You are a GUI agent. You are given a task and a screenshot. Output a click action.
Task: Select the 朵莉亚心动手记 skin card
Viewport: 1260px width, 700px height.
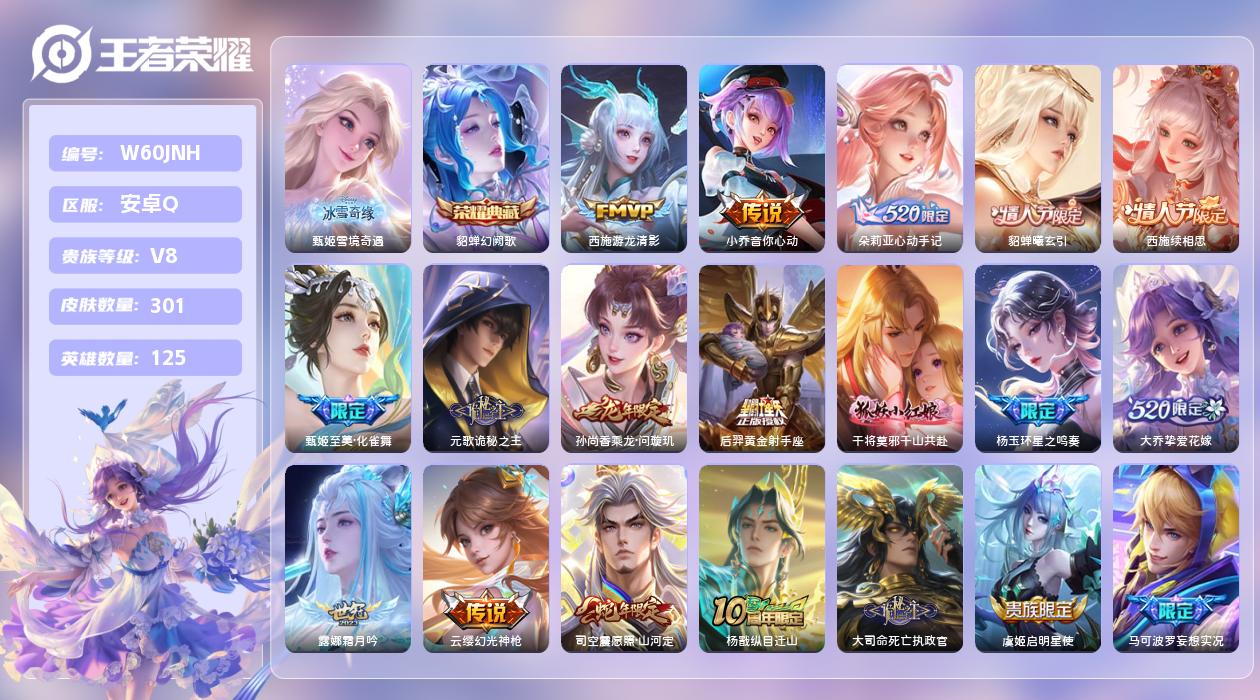pyautogui.click(x=900, y=158)
